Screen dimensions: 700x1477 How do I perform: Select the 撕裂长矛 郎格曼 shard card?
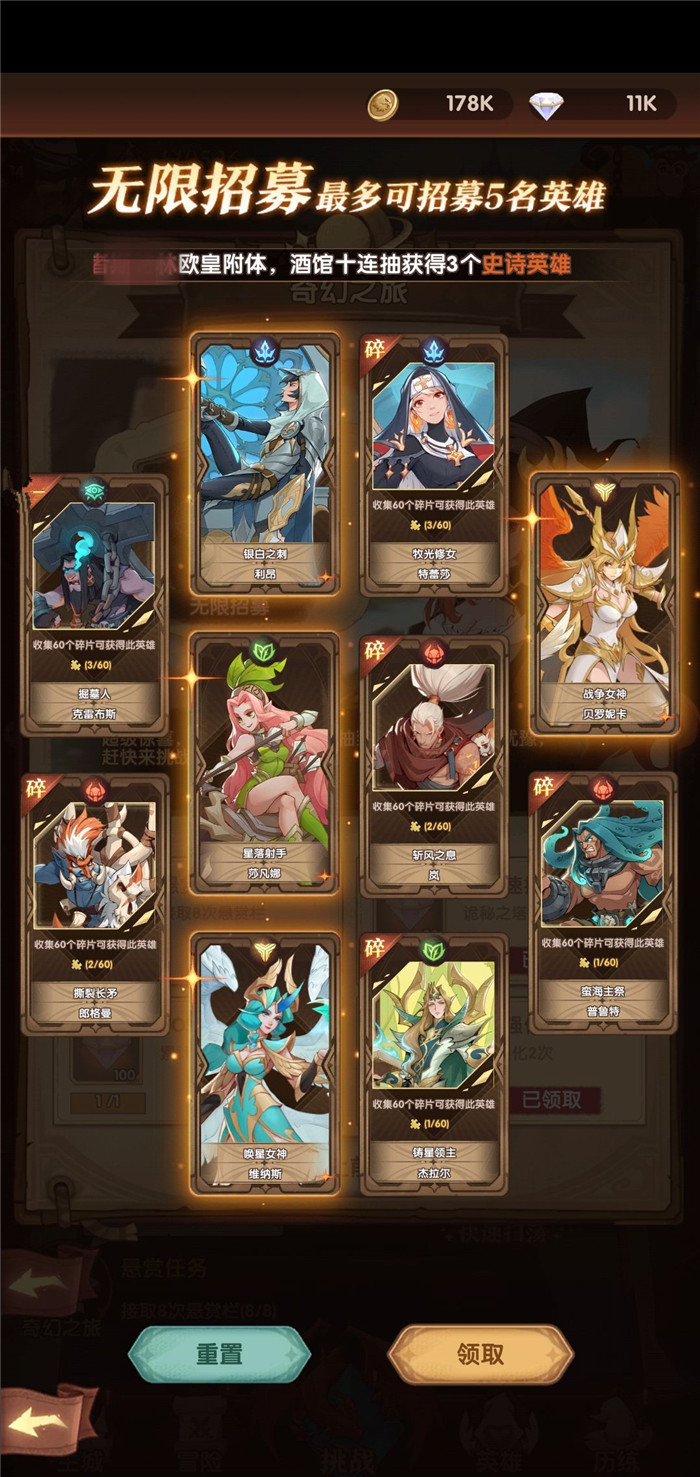coord(94,902)
